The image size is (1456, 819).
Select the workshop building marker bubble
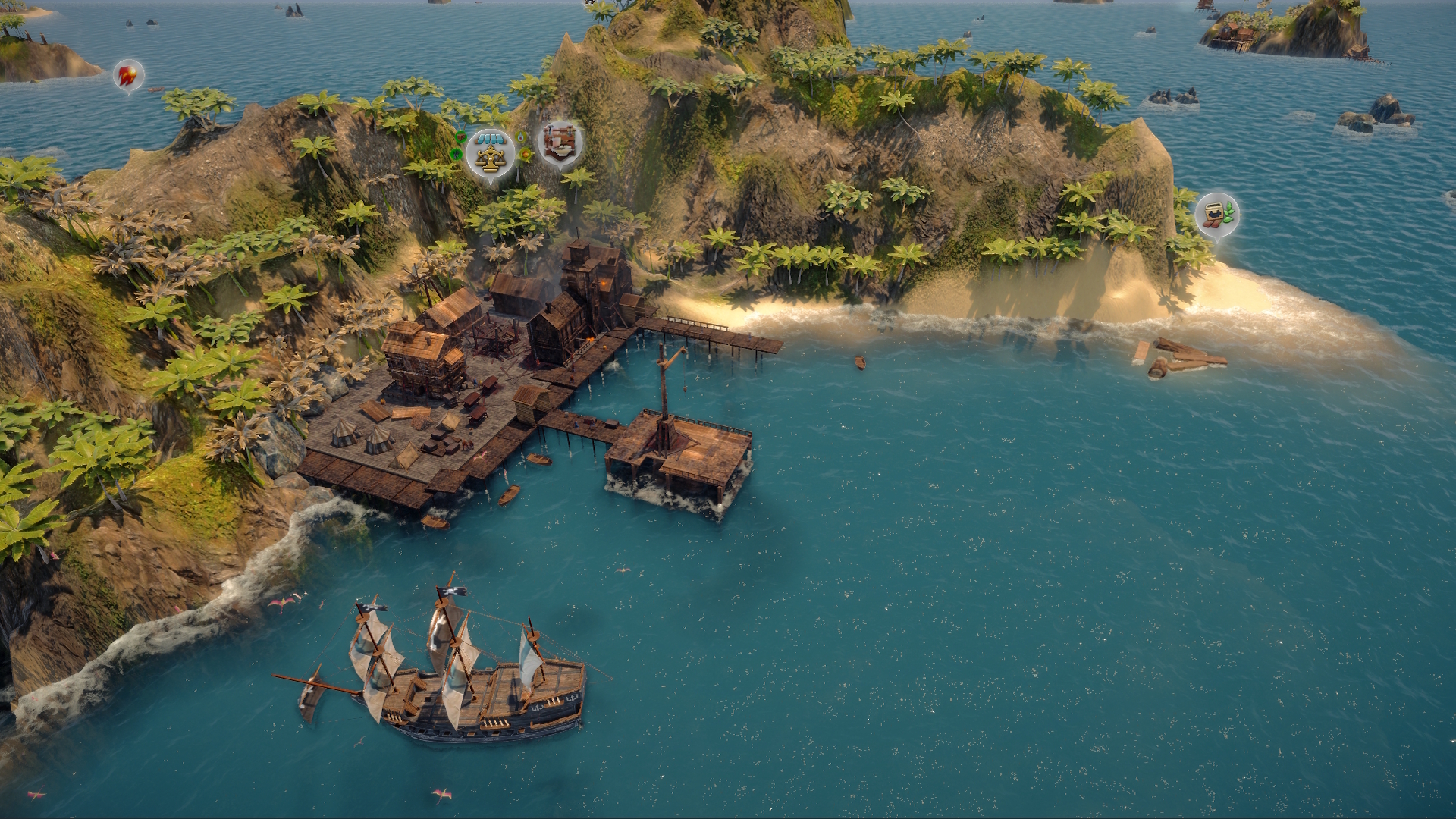click(x=560, y=142)
